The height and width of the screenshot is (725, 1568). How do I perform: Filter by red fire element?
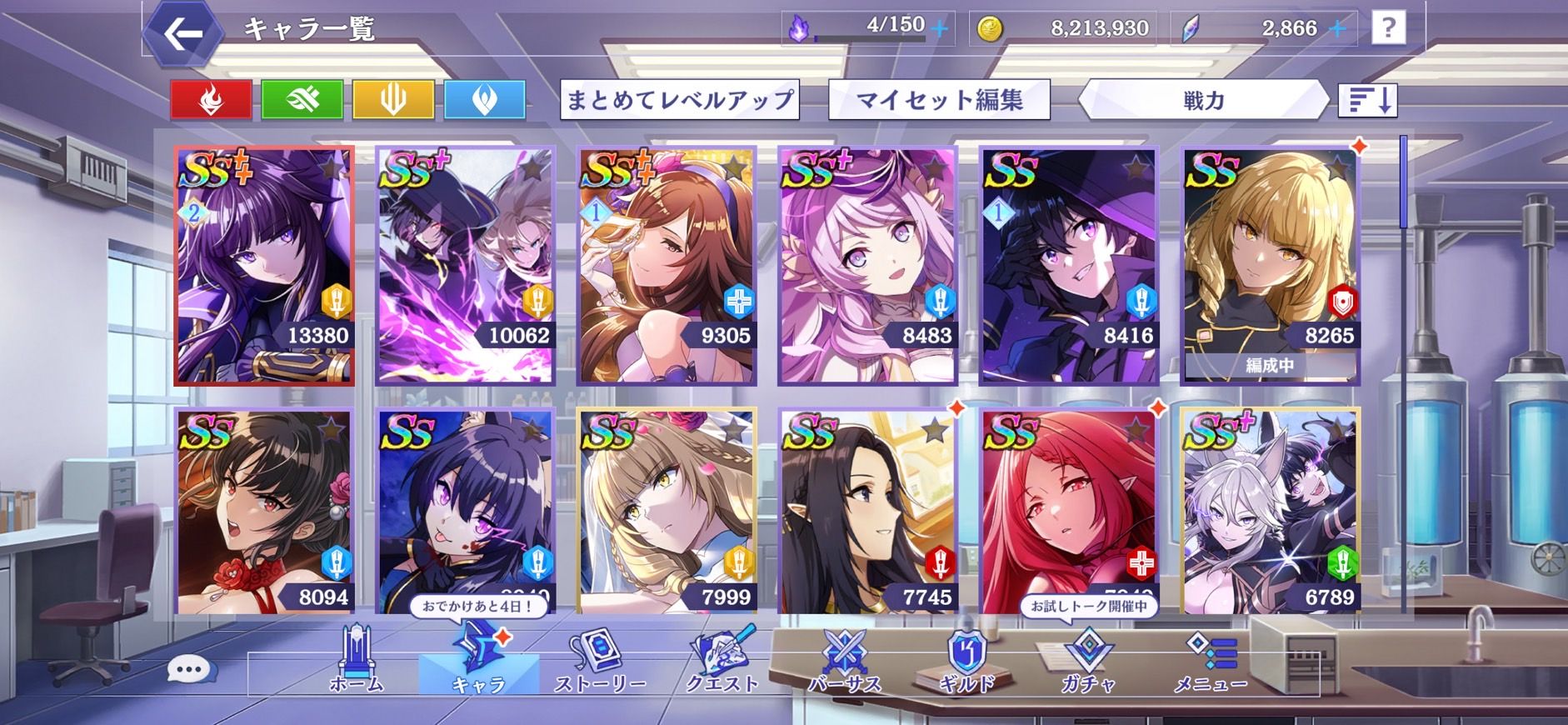click(211, 100)
